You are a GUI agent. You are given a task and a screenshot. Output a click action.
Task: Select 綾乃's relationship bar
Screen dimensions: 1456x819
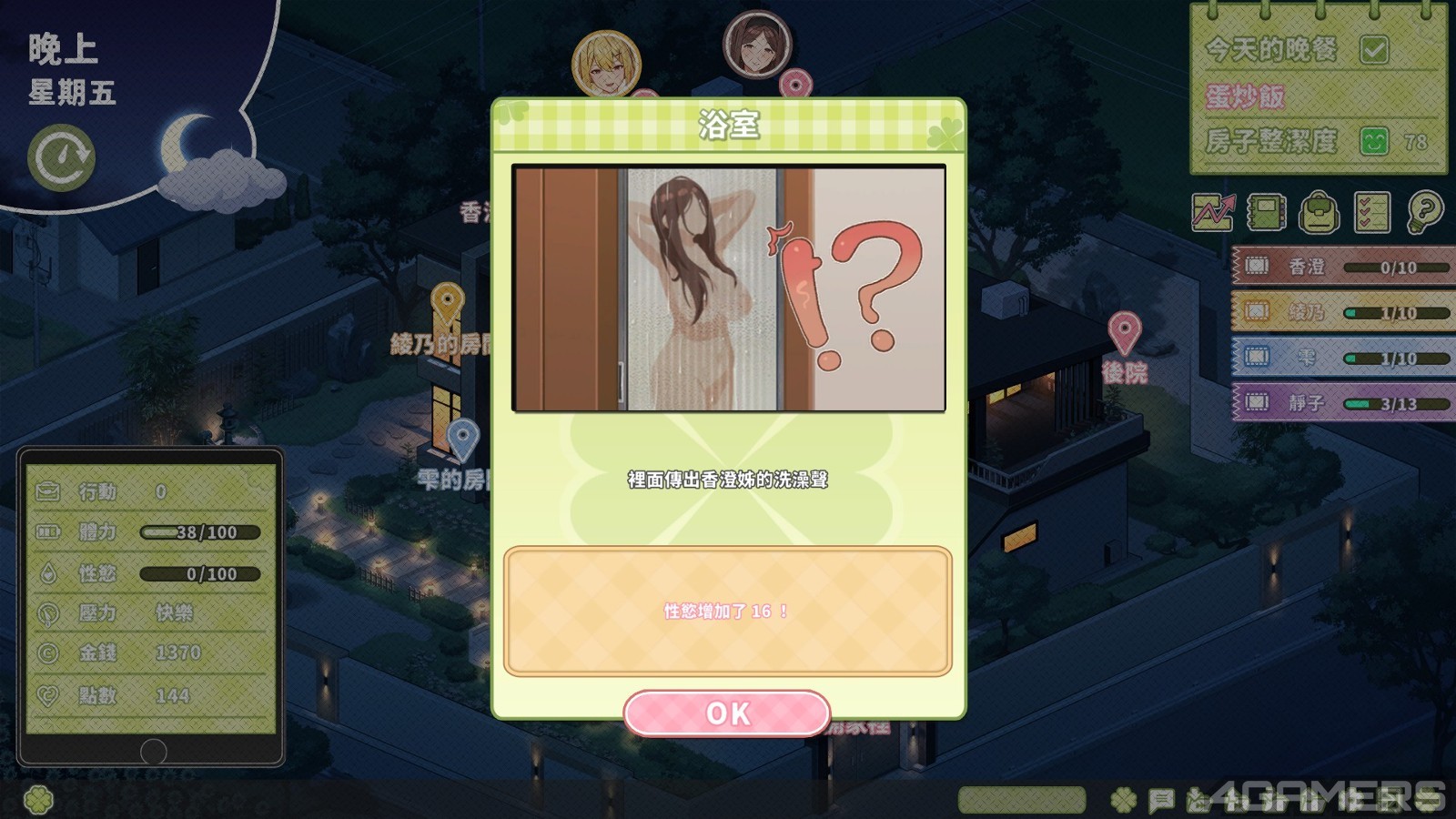pyautogui.click(x=1342, y=312)
